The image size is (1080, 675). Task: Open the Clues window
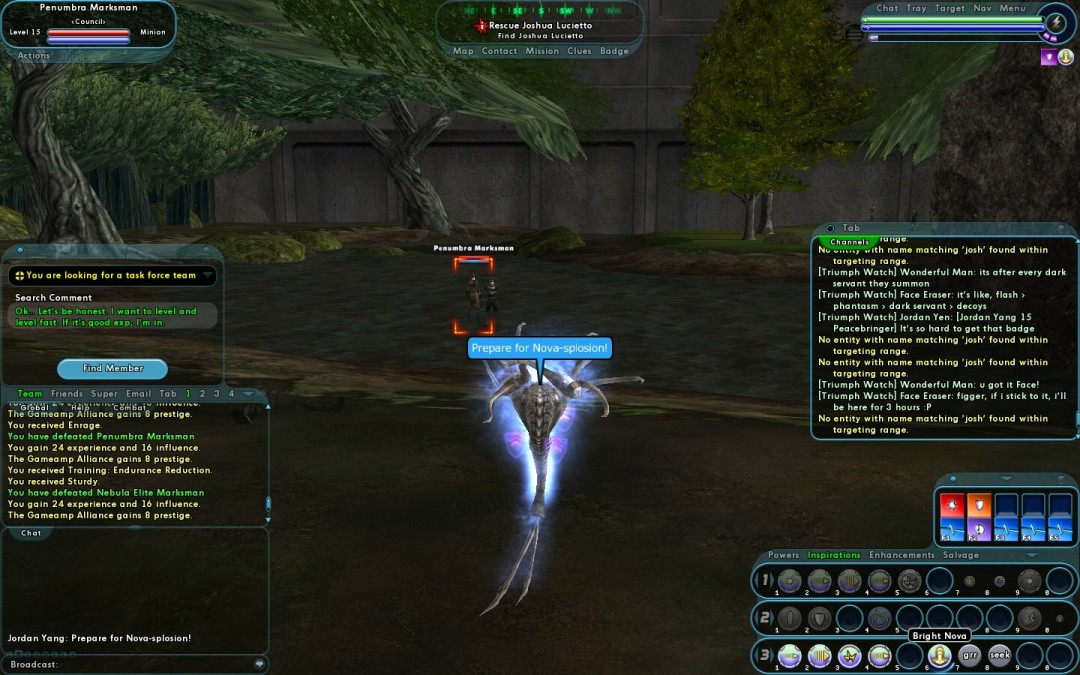click(x=579, y=51)
